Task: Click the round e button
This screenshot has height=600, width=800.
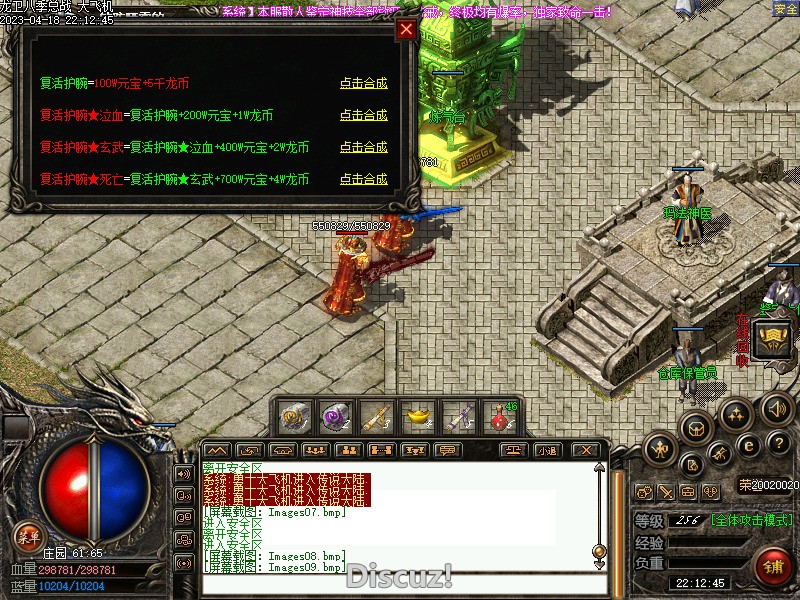Action: pyautogui.click(x=748, y=445)
